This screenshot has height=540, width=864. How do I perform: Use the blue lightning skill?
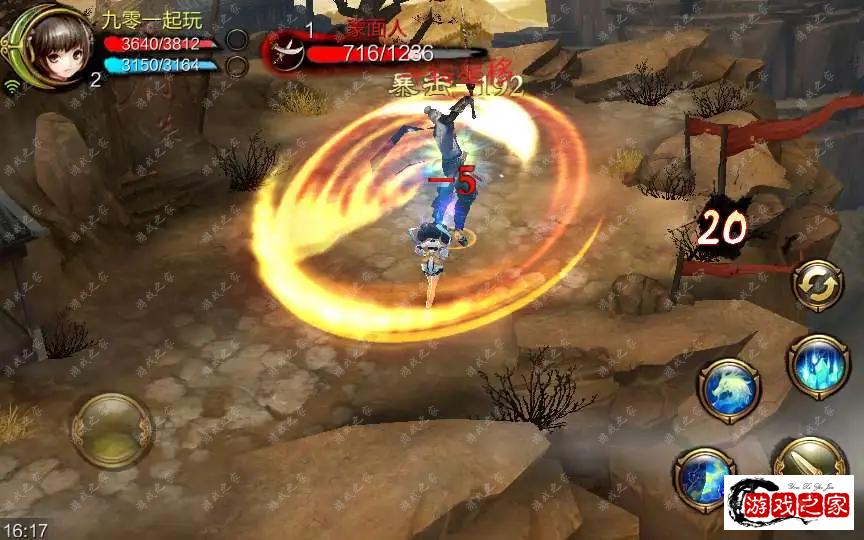click(x=705, y=478)
